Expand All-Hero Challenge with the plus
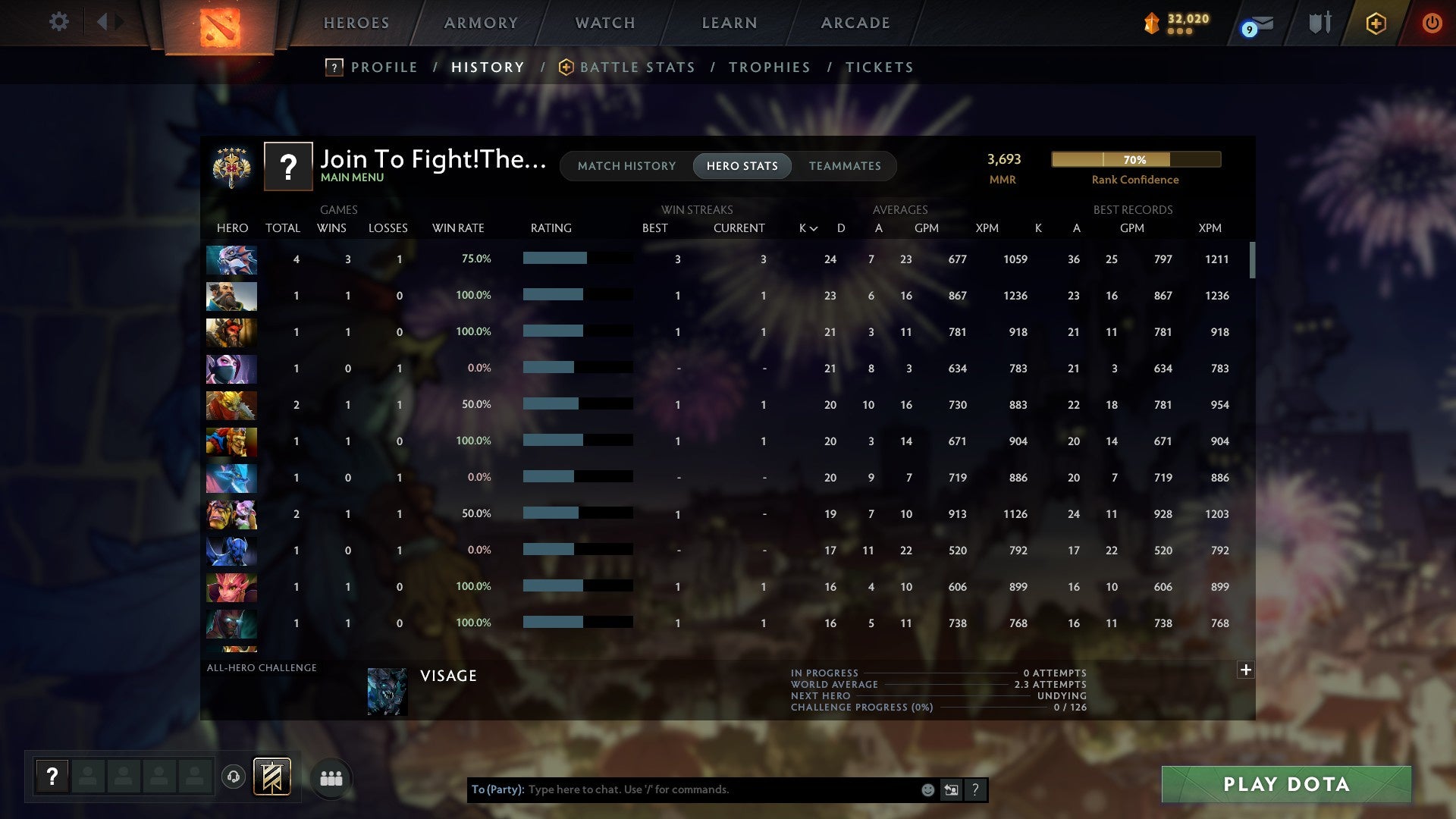This screenshot has width=1456, height=819. [x=1245, y=670]
